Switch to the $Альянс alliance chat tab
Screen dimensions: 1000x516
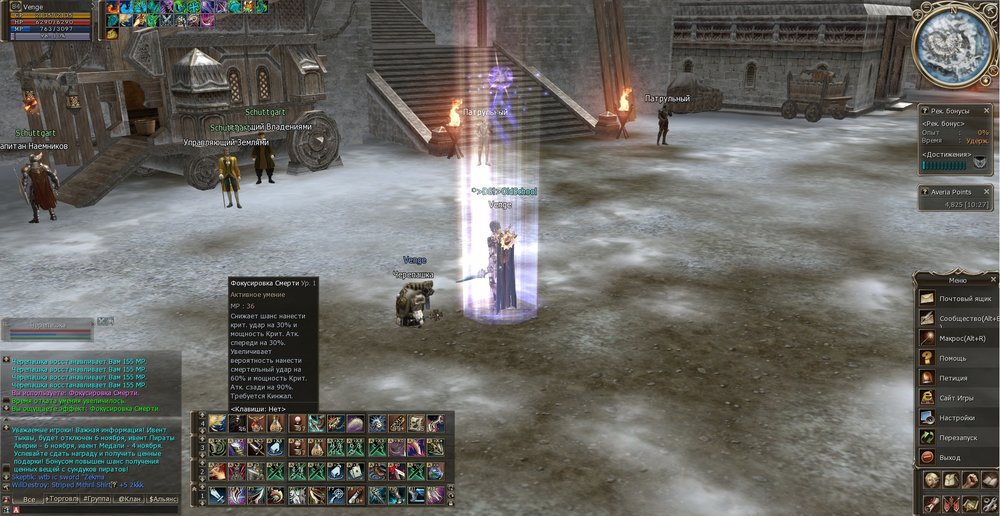pos(164,498)
